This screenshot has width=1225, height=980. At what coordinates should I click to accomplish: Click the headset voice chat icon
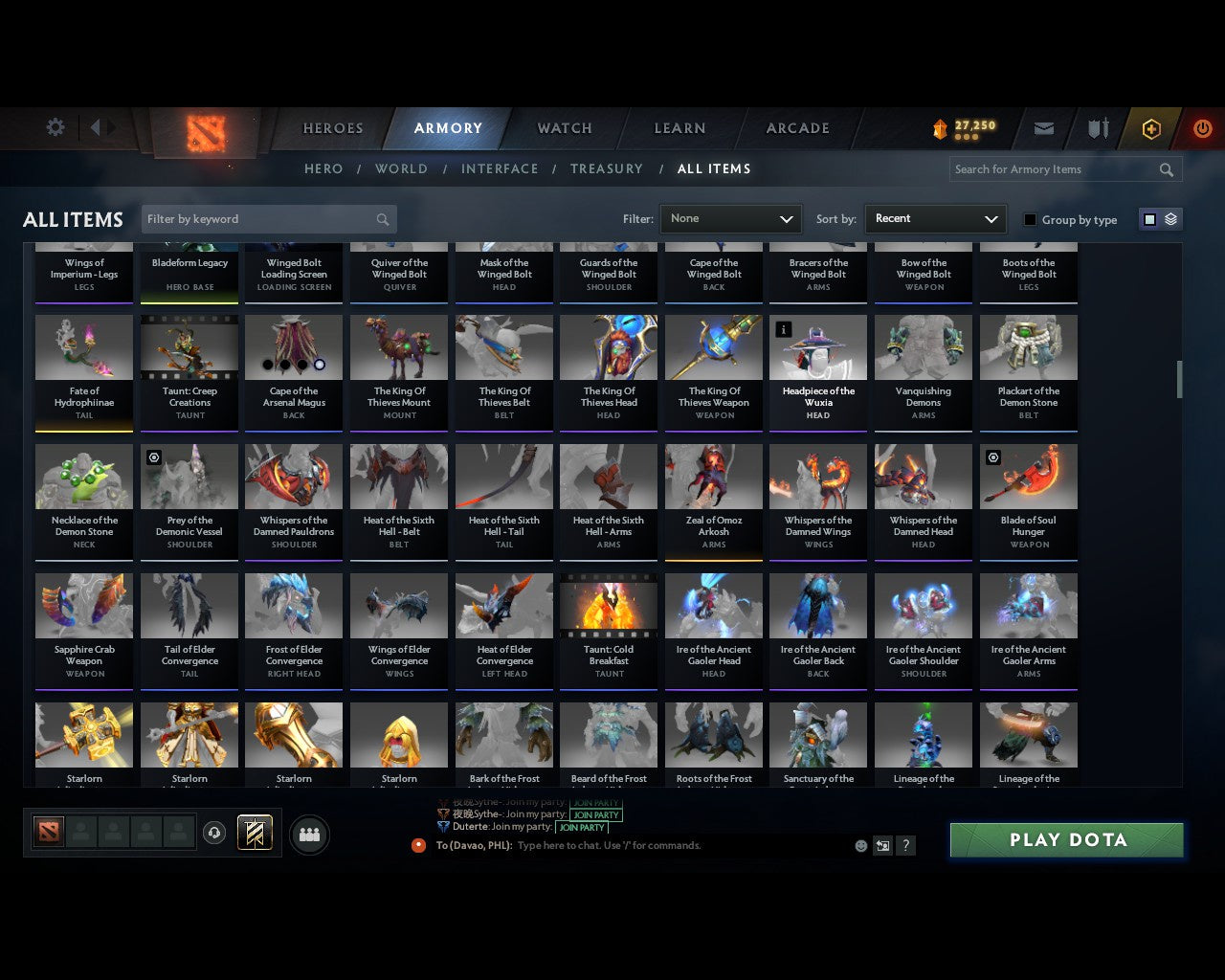[214, 833]
